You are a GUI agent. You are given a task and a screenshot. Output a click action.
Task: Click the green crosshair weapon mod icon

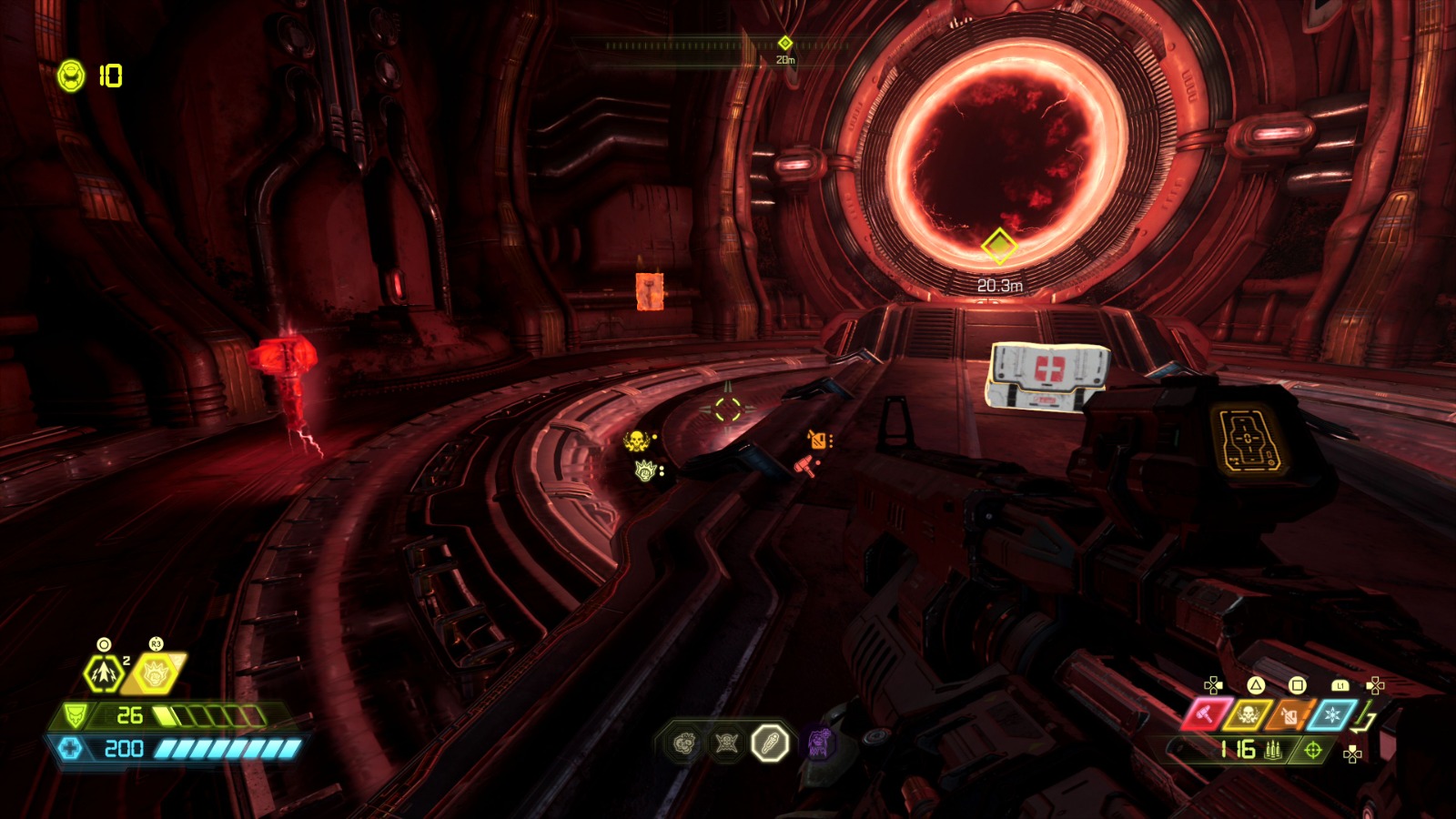click(x=1312, y=750)
